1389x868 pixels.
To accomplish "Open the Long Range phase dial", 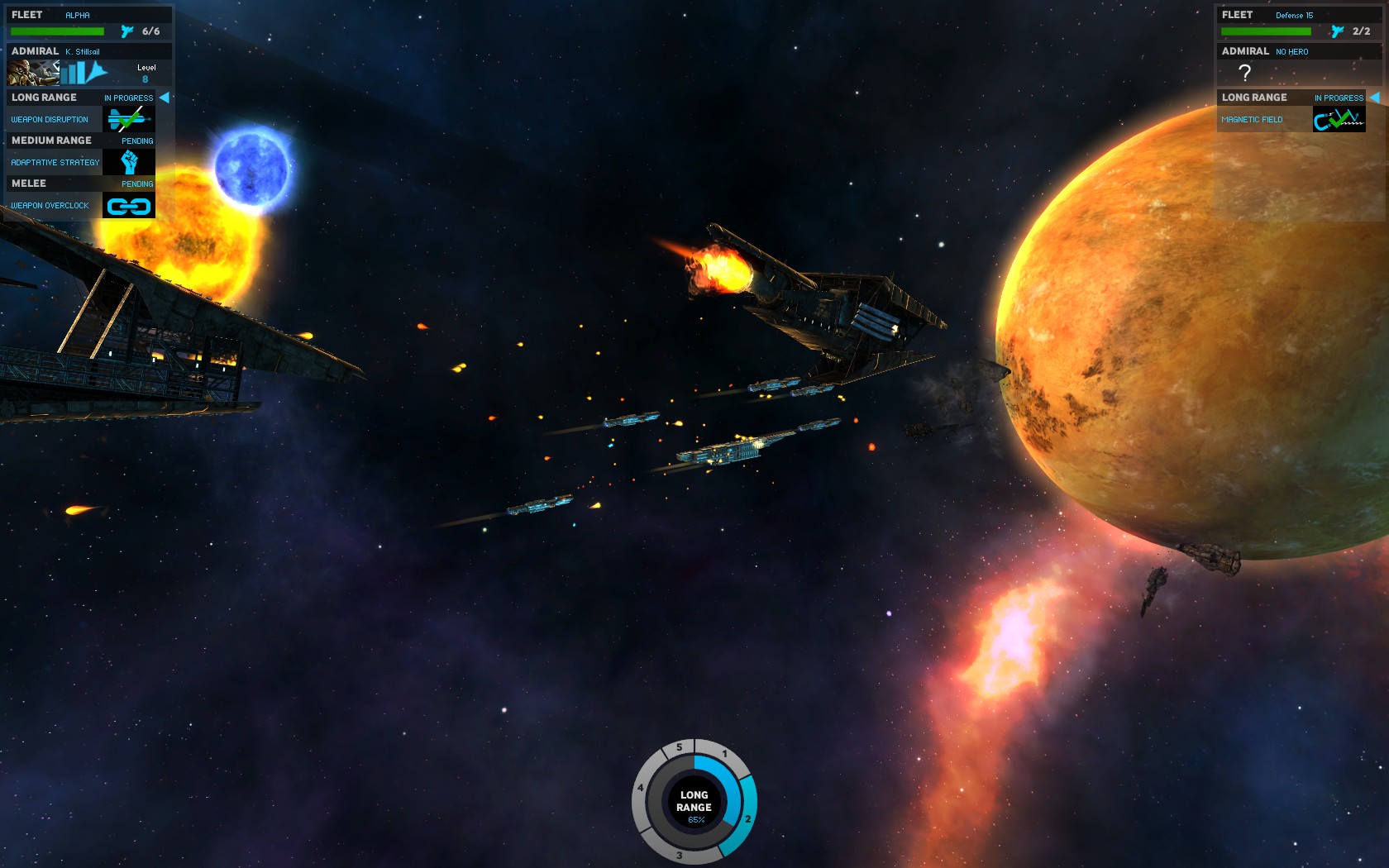I will (694, 802).
